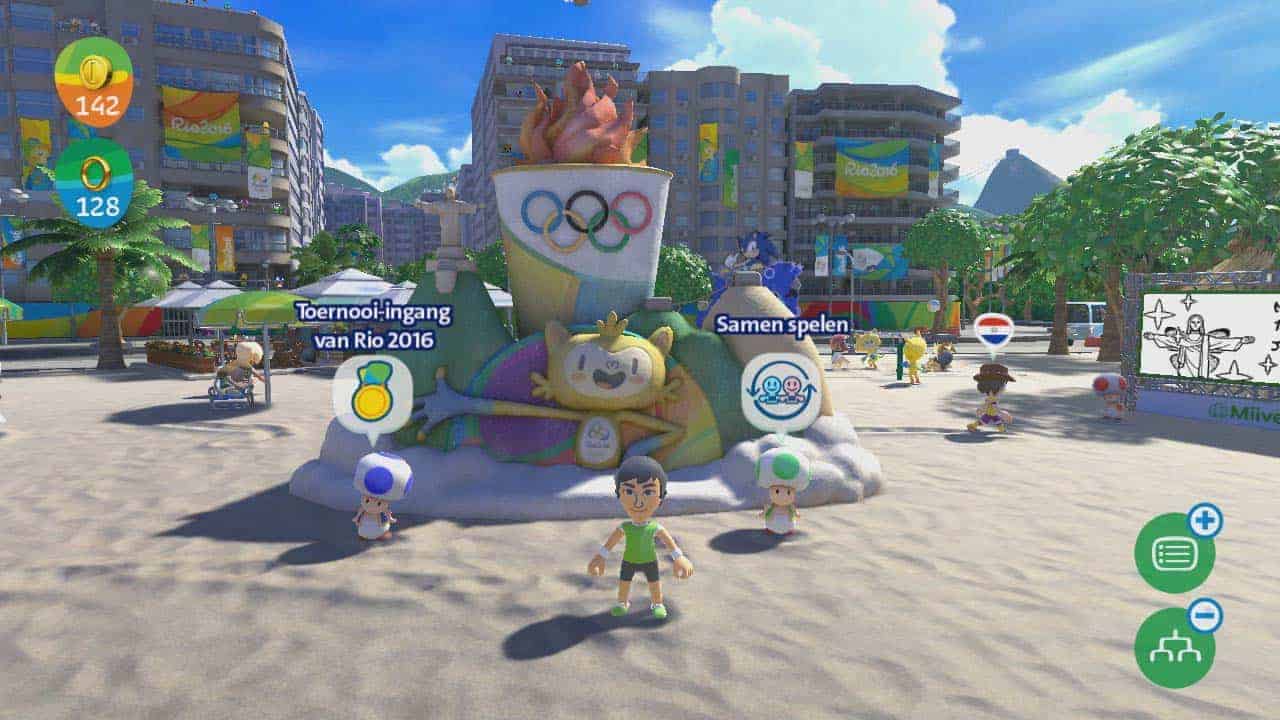Open the green list menu button
Image resolution: width=1280 pixels, height=720 pixels.
[1174, 553]
